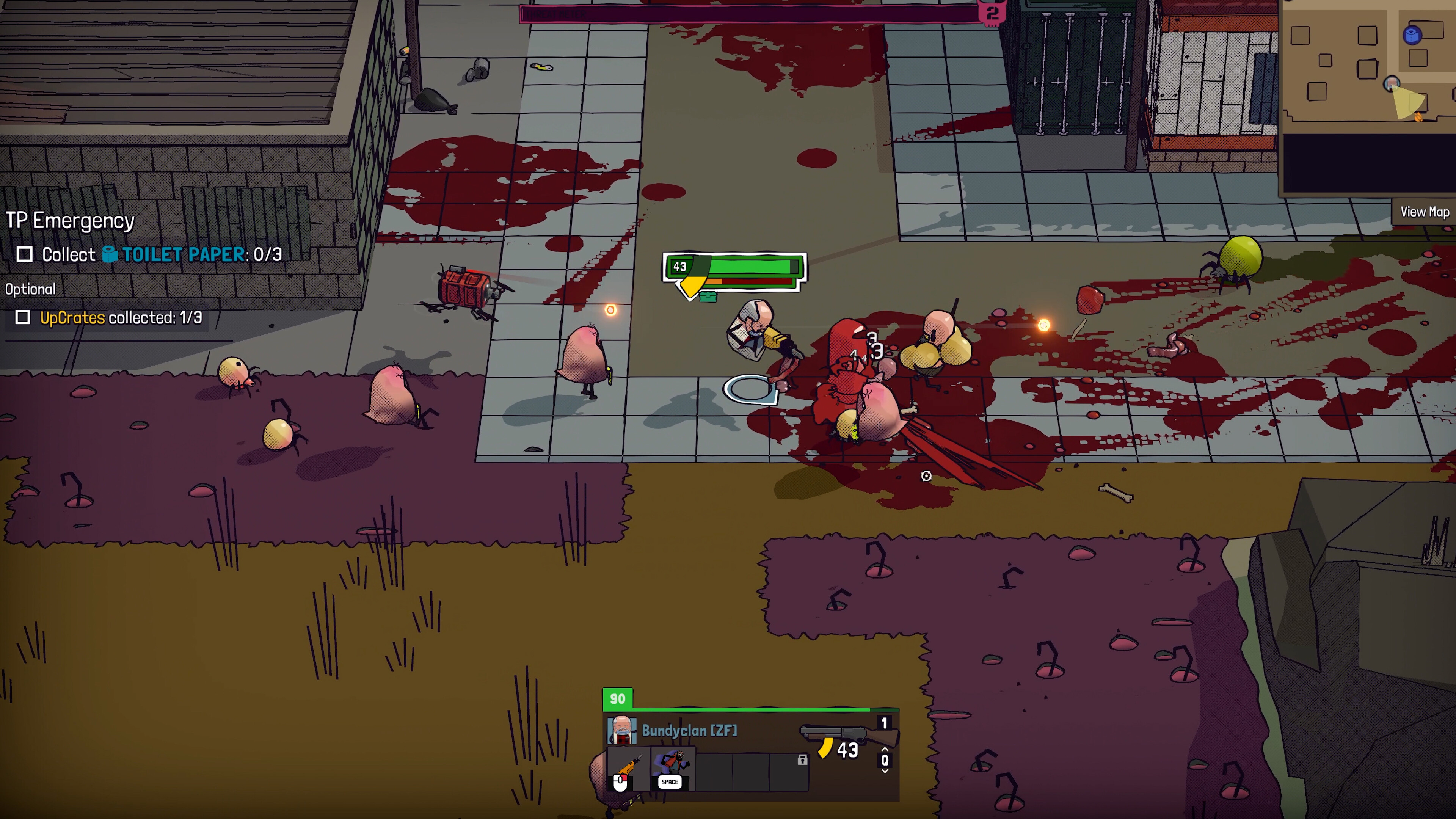
Task: Click the Bundyclan player portrait
Action: (621, 730)
